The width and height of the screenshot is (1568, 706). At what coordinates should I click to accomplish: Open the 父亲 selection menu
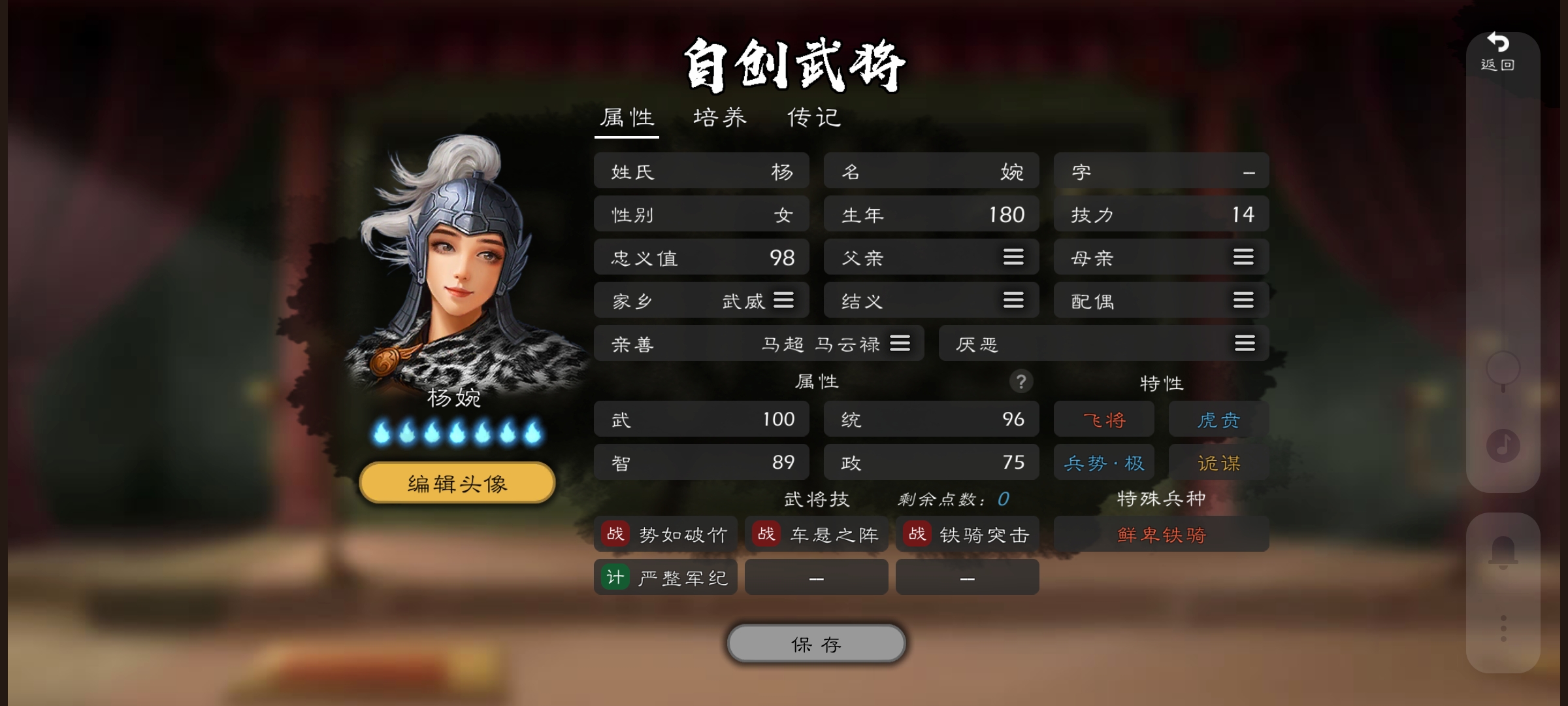[1013, 257]
